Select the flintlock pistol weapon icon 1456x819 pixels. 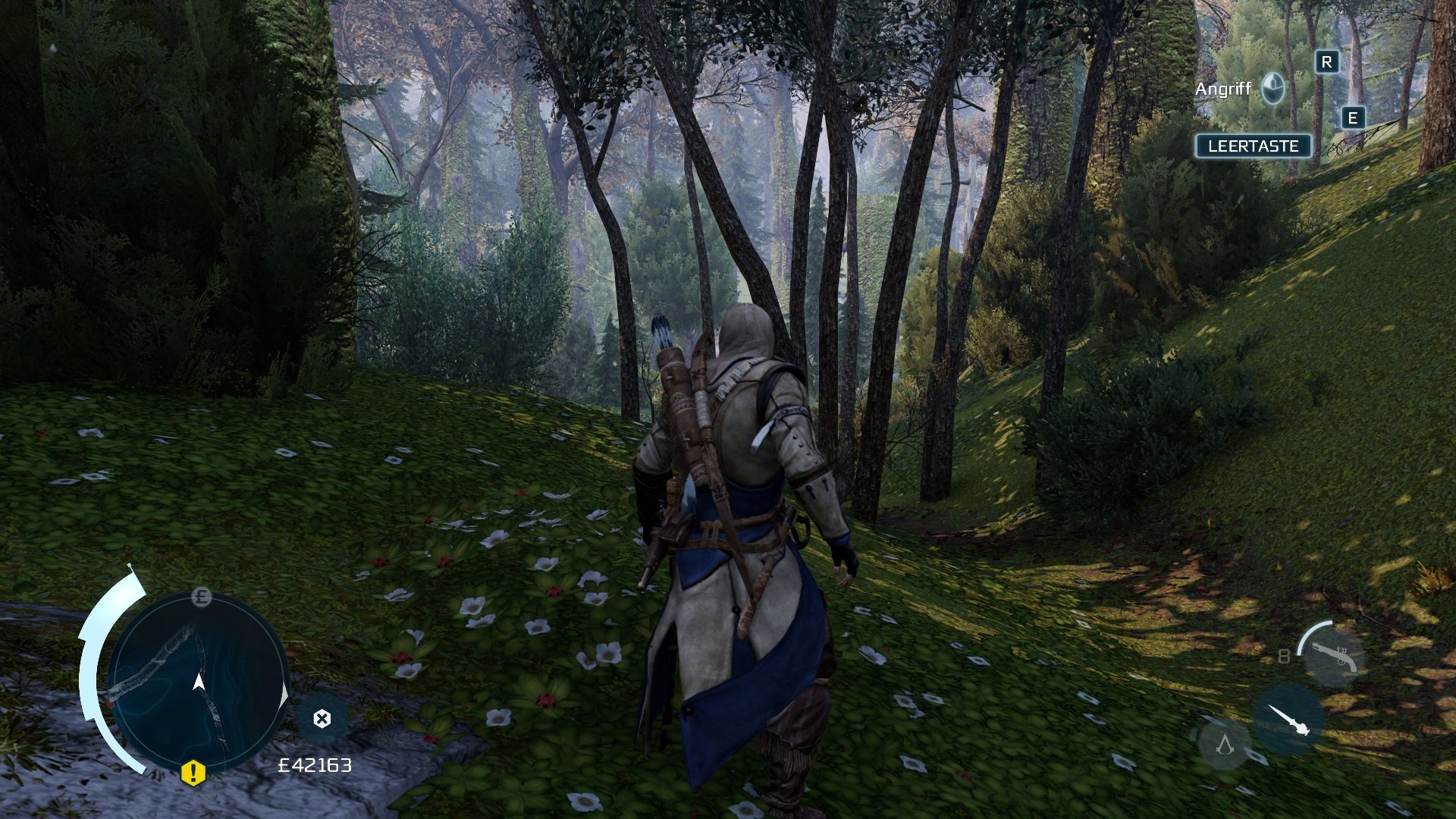coord(1334,657)
